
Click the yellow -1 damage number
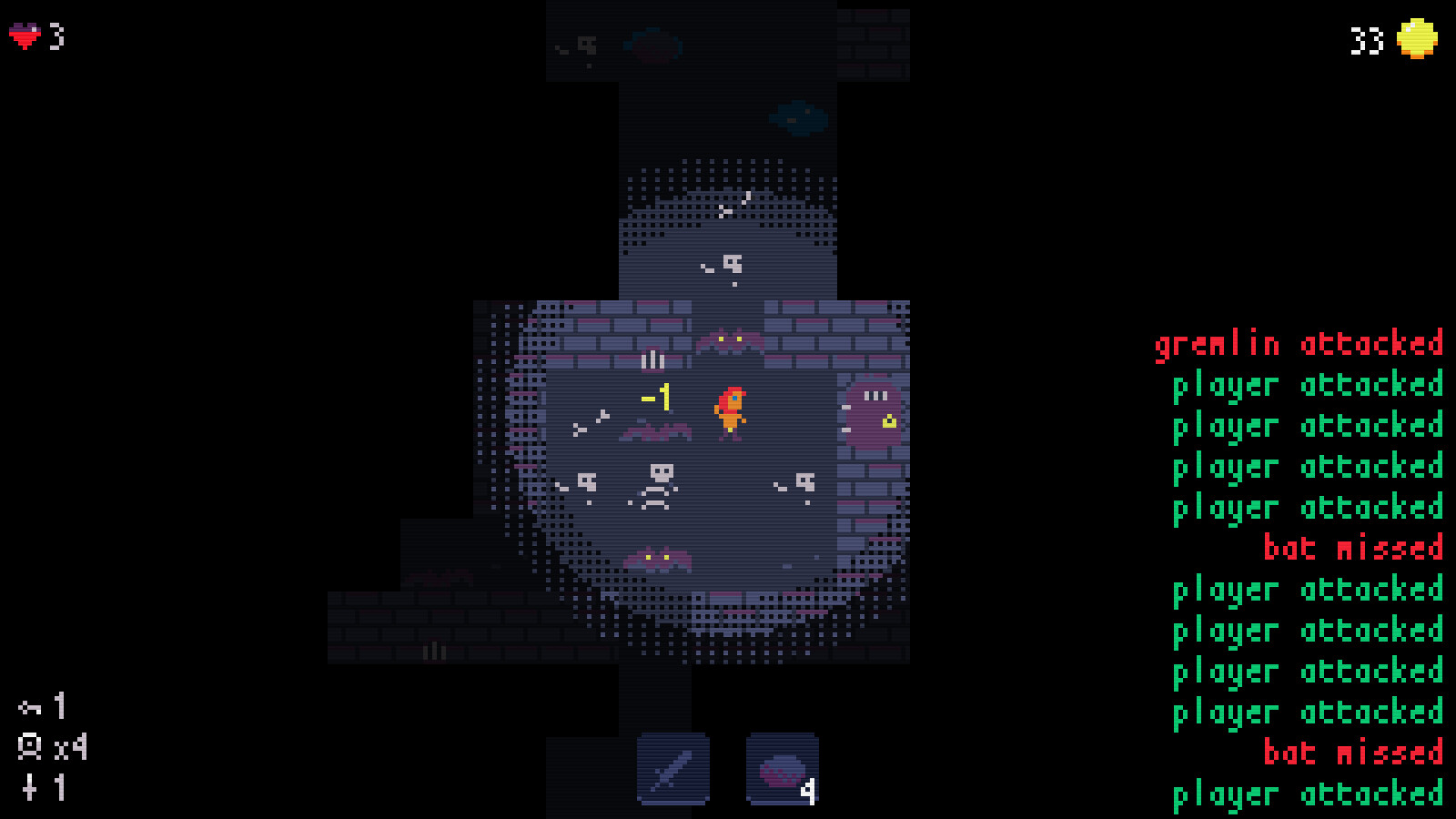[x=657, y=396]
